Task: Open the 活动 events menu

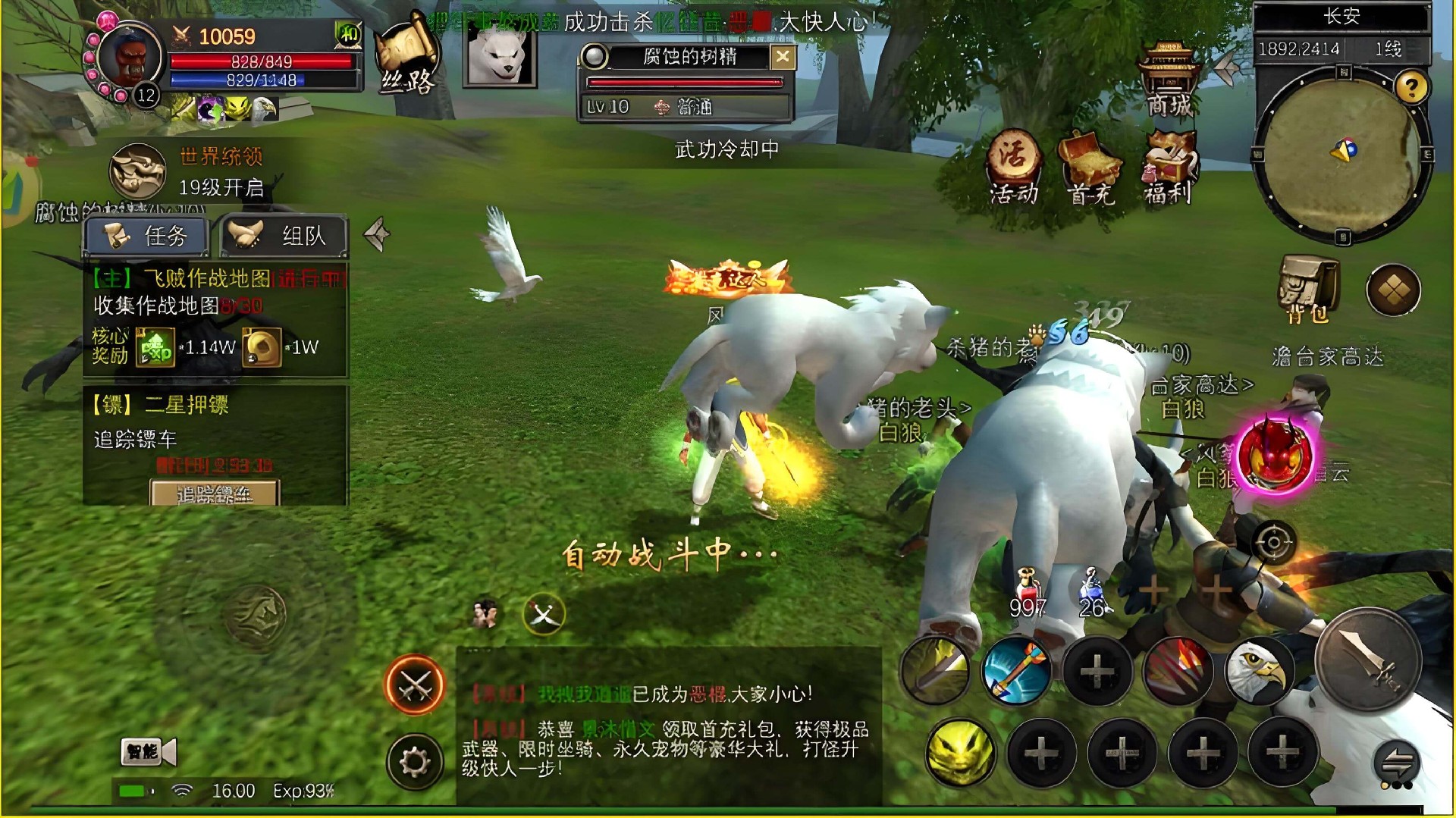Action: tap(1015, 168)
